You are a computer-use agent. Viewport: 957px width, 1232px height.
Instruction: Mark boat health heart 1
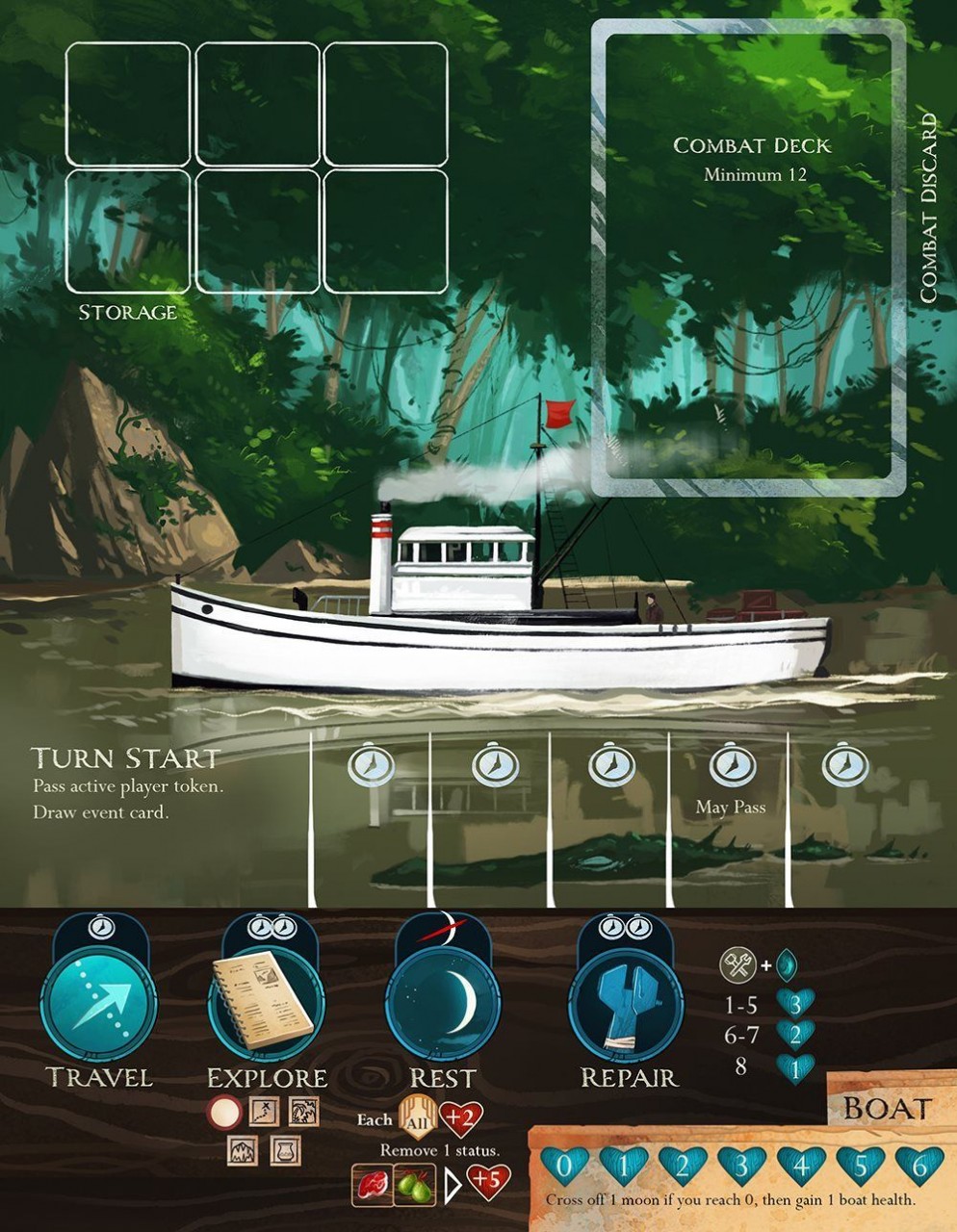[624, 1167]
